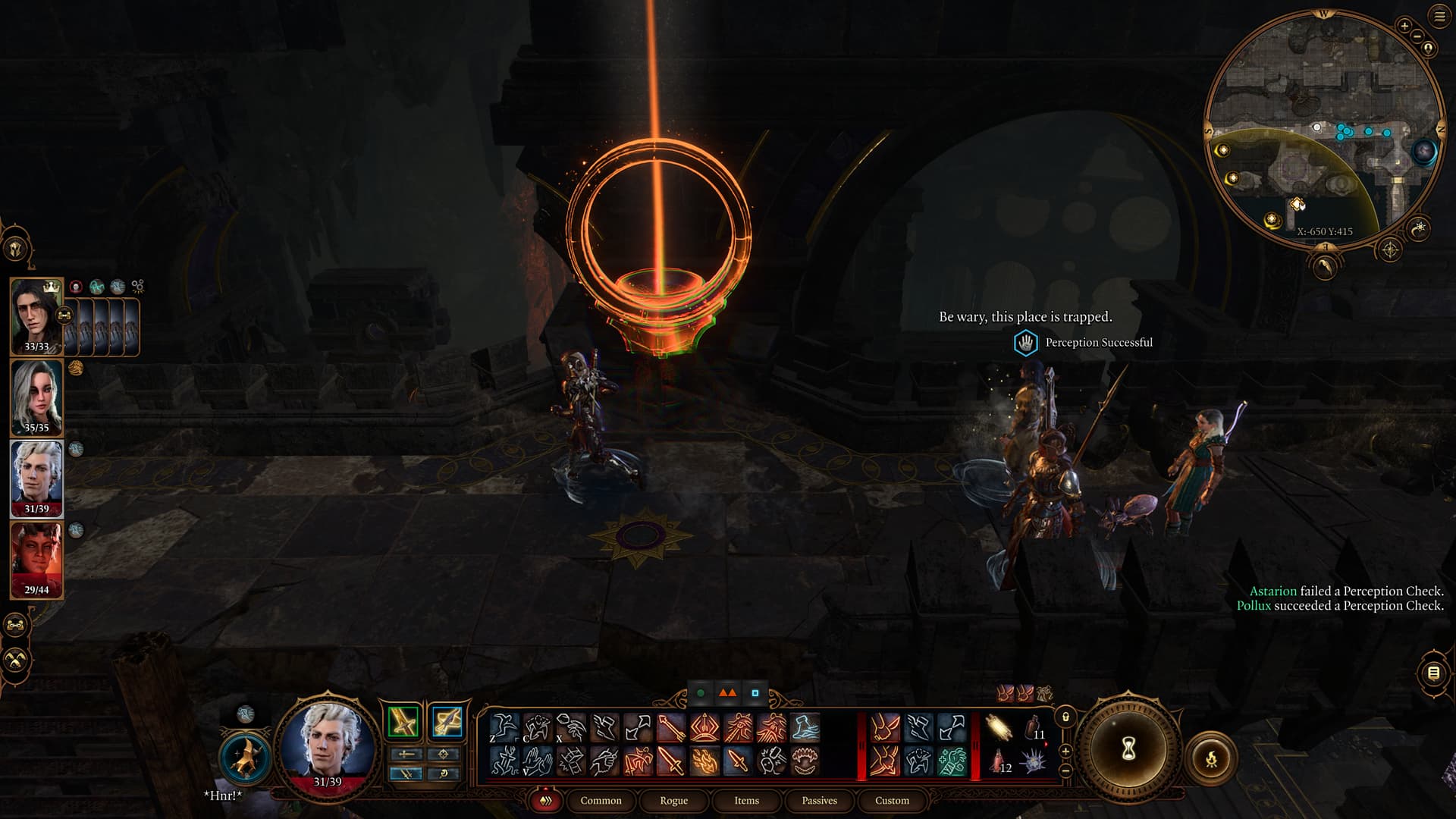The image size is (1456, 819).
Task: Select the red tiefling party portrait
Action: pos(36,560)
